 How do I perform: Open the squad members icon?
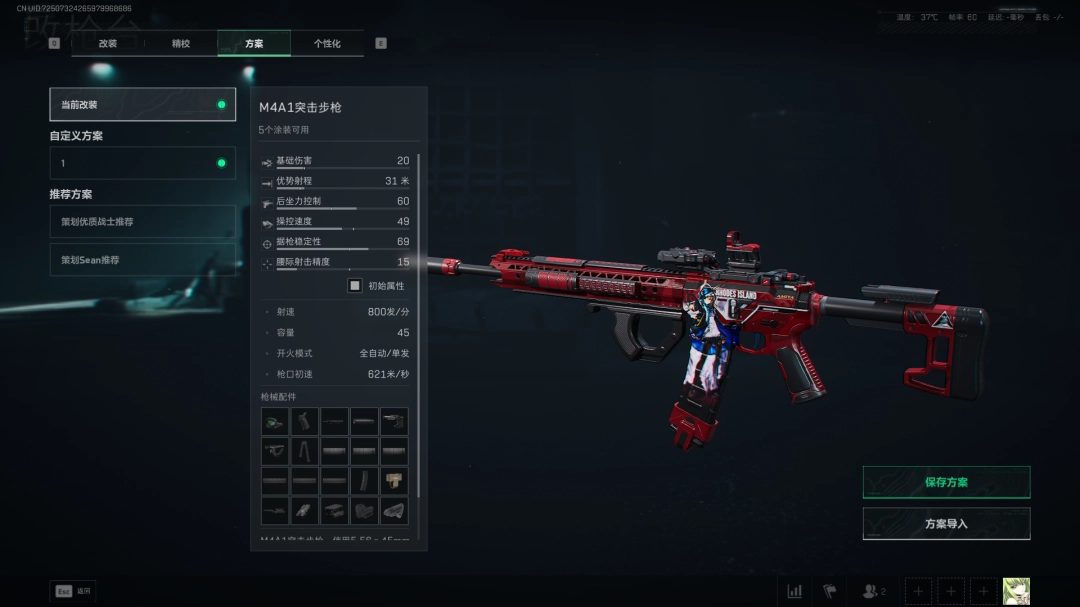point(874,591)
